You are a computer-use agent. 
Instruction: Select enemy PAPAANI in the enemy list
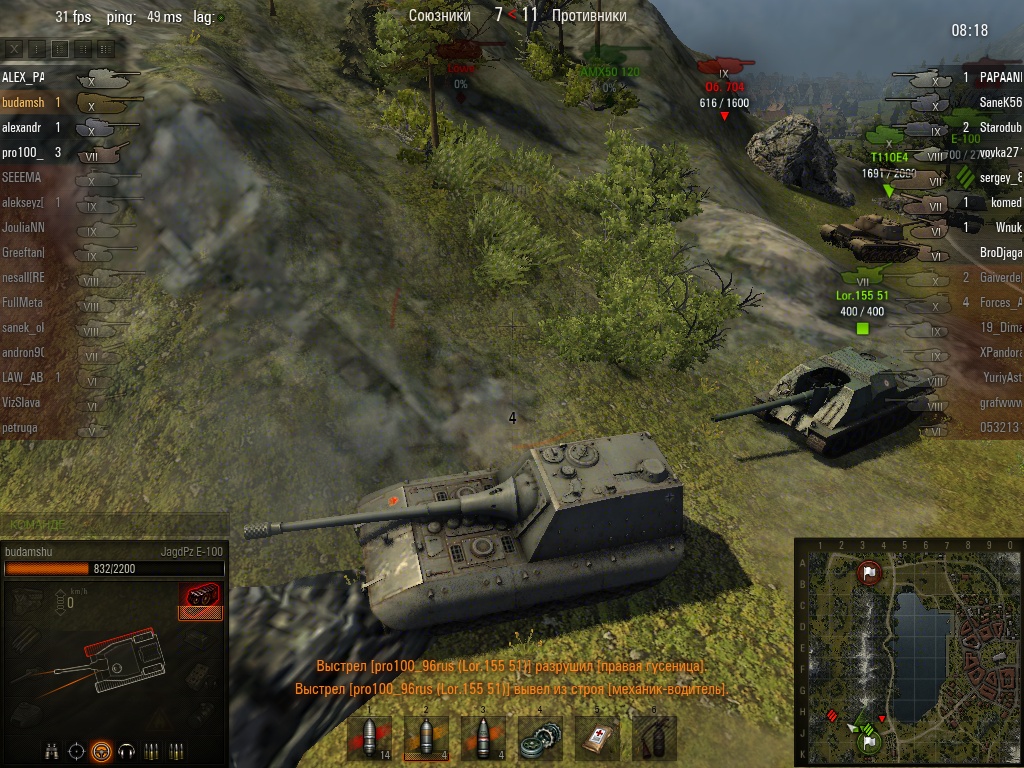coord(999,77)
